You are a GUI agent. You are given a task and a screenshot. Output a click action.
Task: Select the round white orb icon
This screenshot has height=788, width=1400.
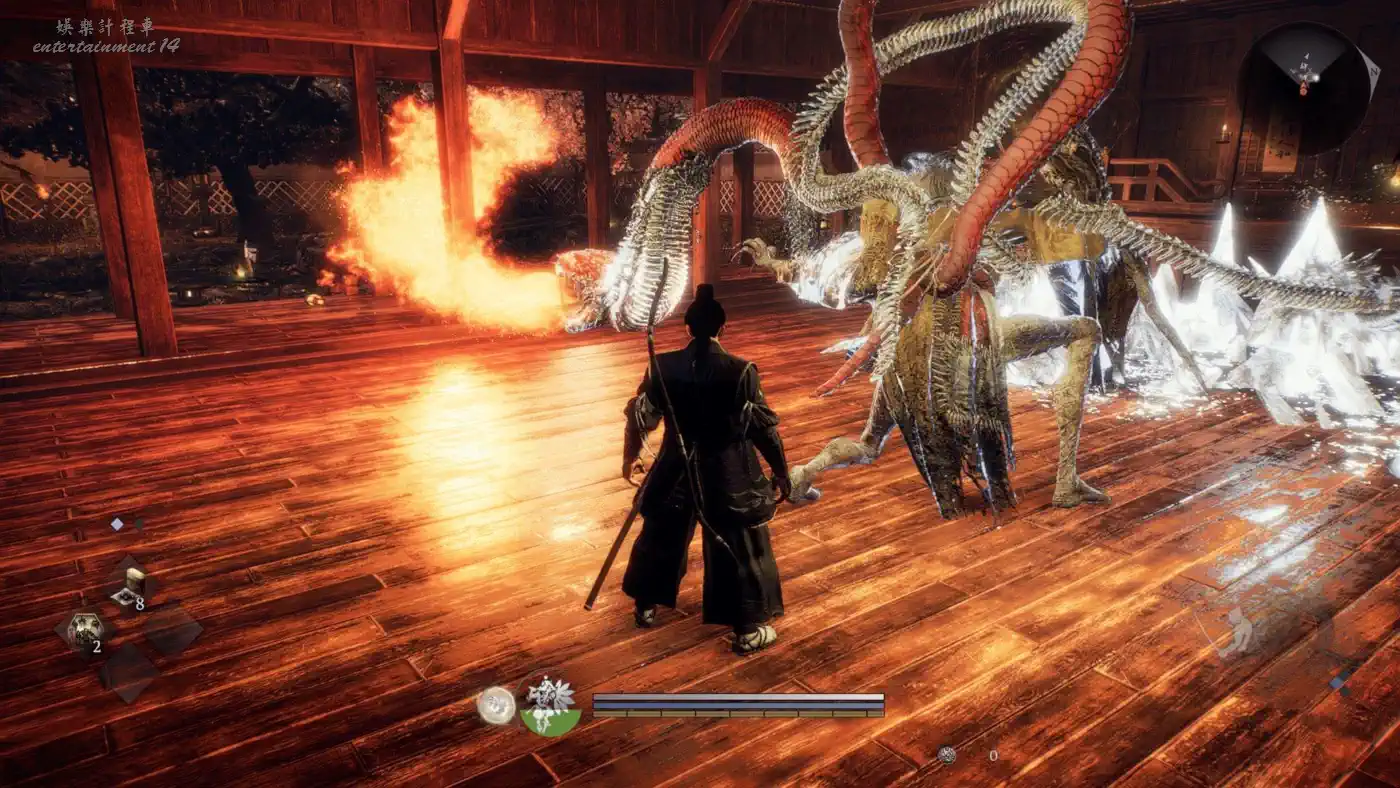495,705
